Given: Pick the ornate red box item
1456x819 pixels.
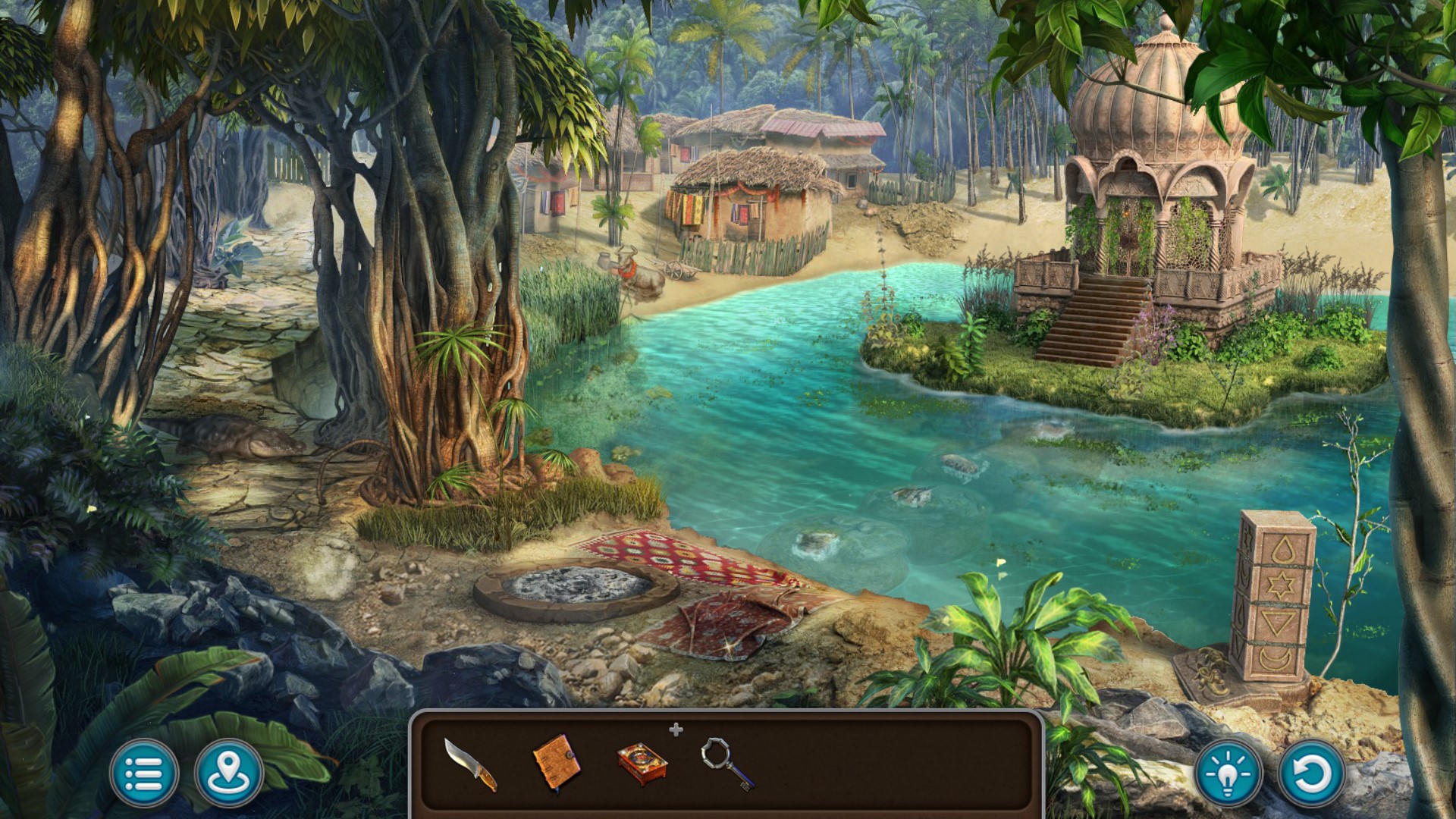Looking at the screenshot, I should [642, 763].
